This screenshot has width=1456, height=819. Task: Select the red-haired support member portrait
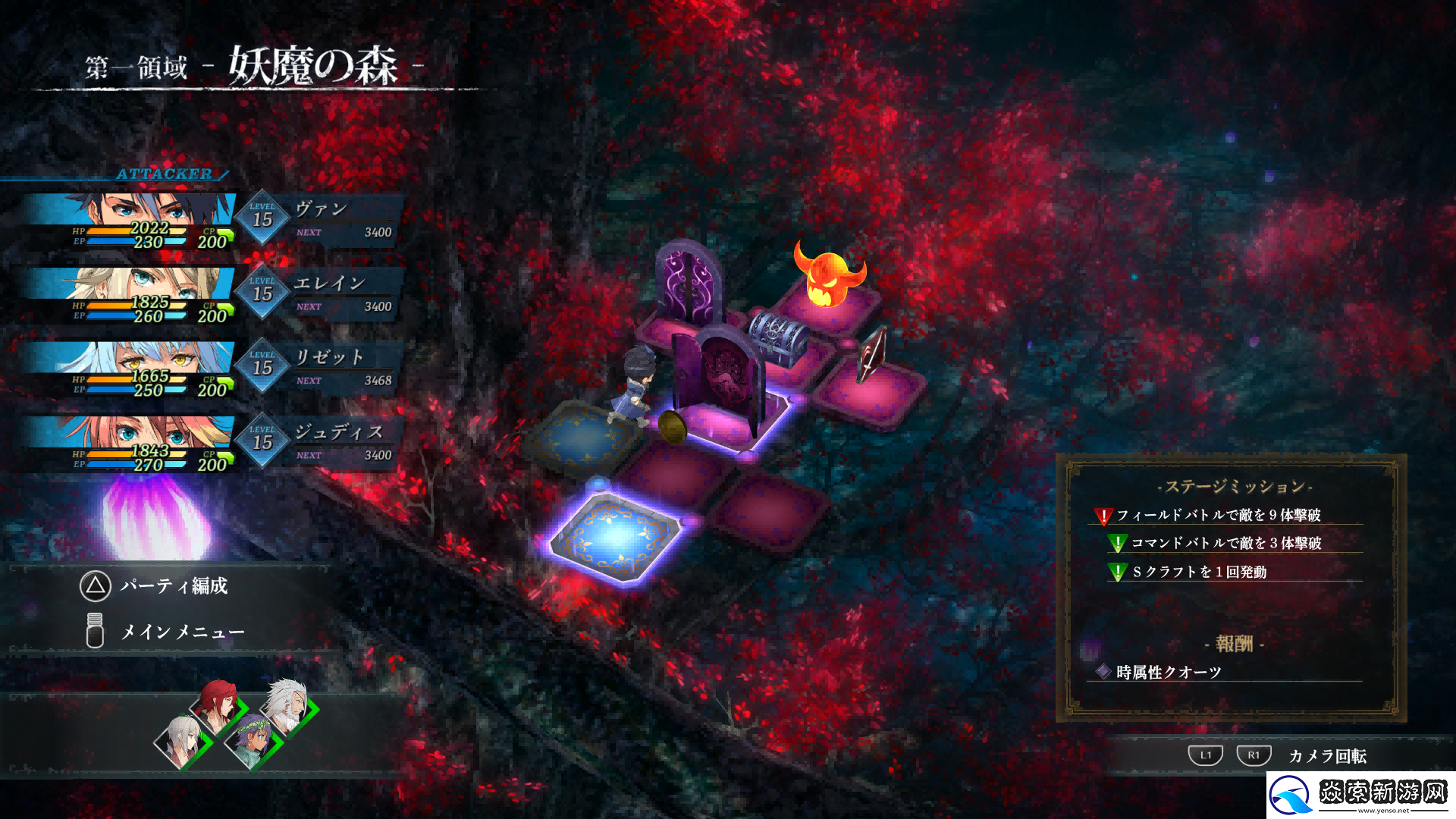(216, 702)
